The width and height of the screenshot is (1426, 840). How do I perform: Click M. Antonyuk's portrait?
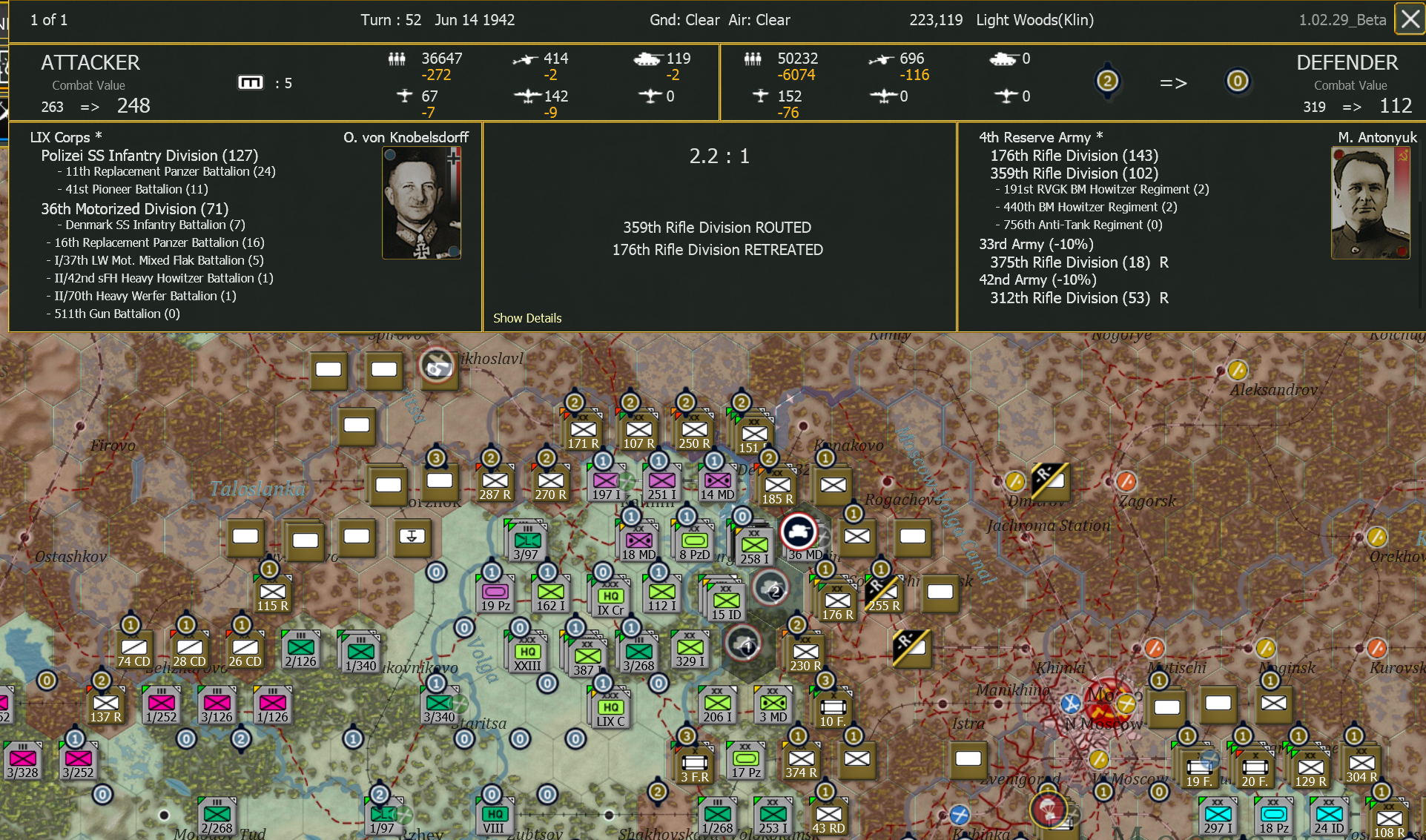(1370, 202)
